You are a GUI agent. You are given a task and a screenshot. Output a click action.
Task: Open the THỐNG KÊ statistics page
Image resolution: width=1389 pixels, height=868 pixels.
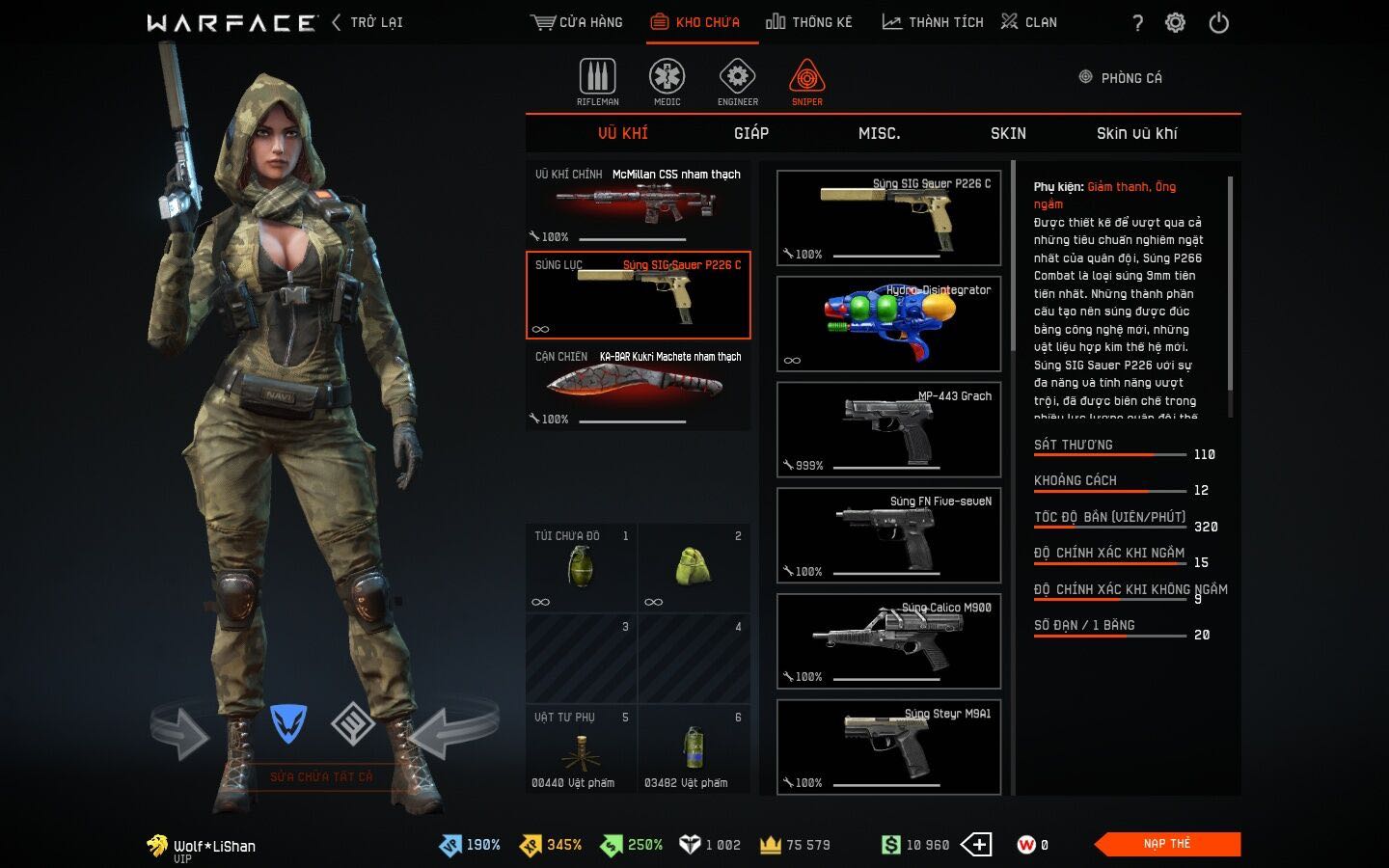[809, 22]
